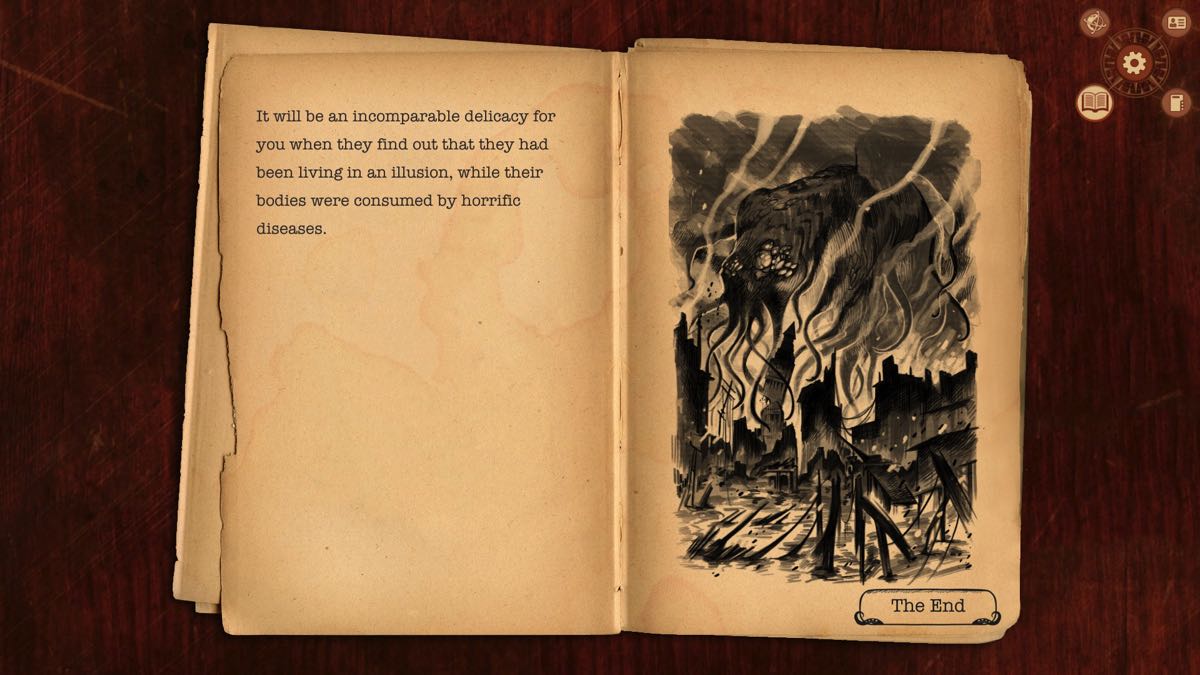Click The End button
Image resolution: width=1200 pixels, height=675 pixels.
tap(927, 606)
